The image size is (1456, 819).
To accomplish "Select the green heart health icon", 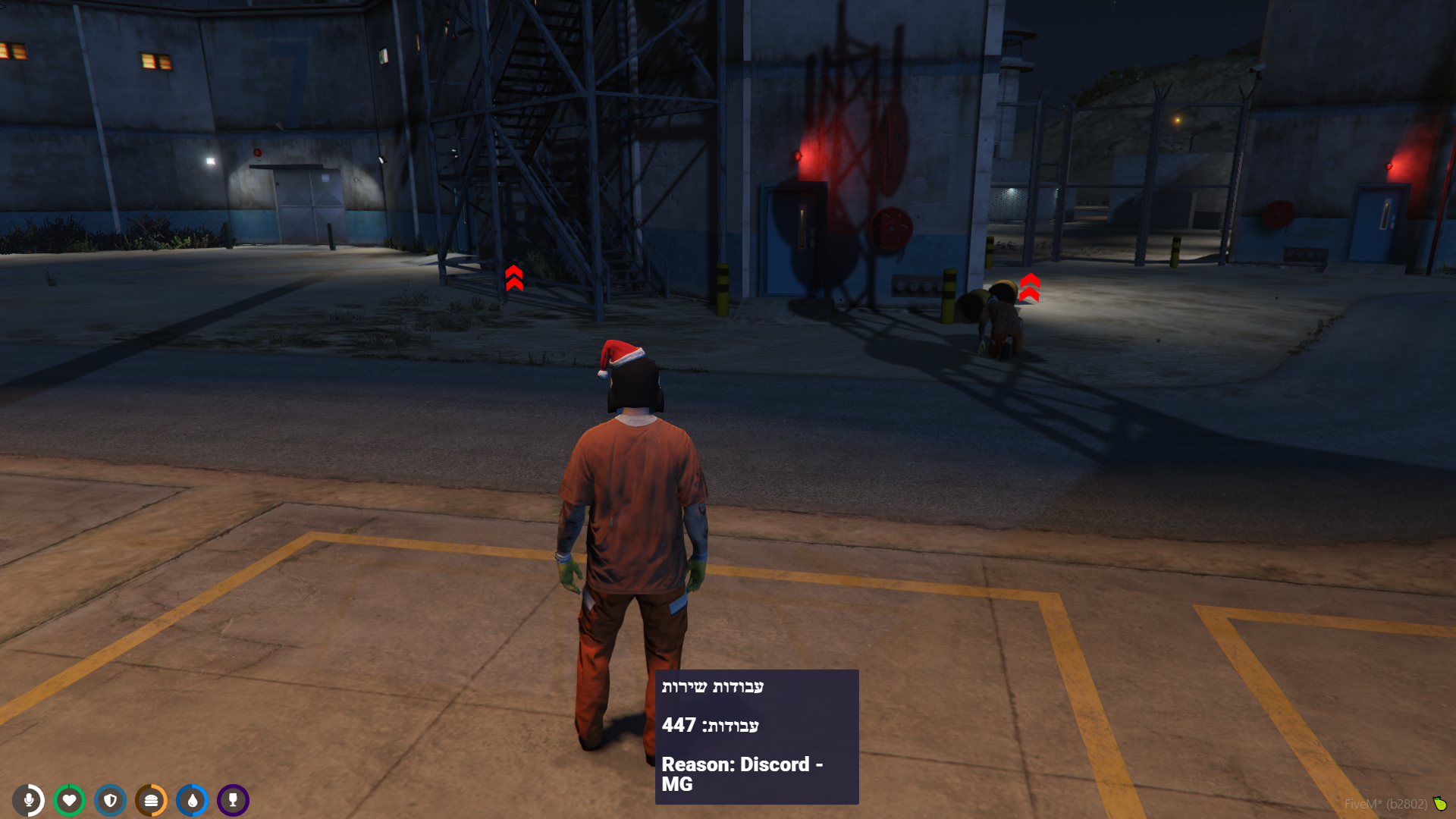I will pos(70,800).
